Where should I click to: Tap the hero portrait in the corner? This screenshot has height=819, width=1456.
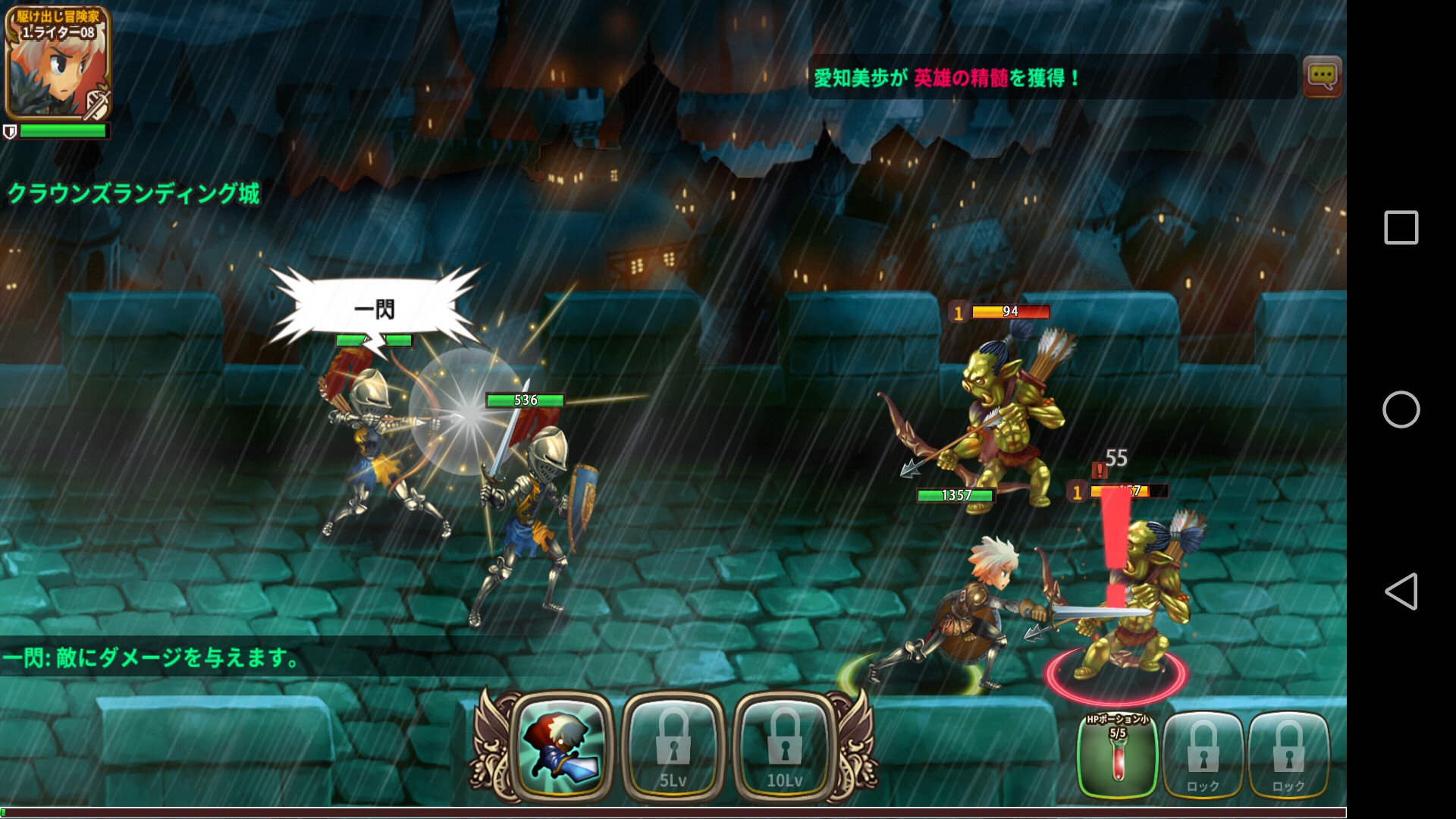click(58, 64)
